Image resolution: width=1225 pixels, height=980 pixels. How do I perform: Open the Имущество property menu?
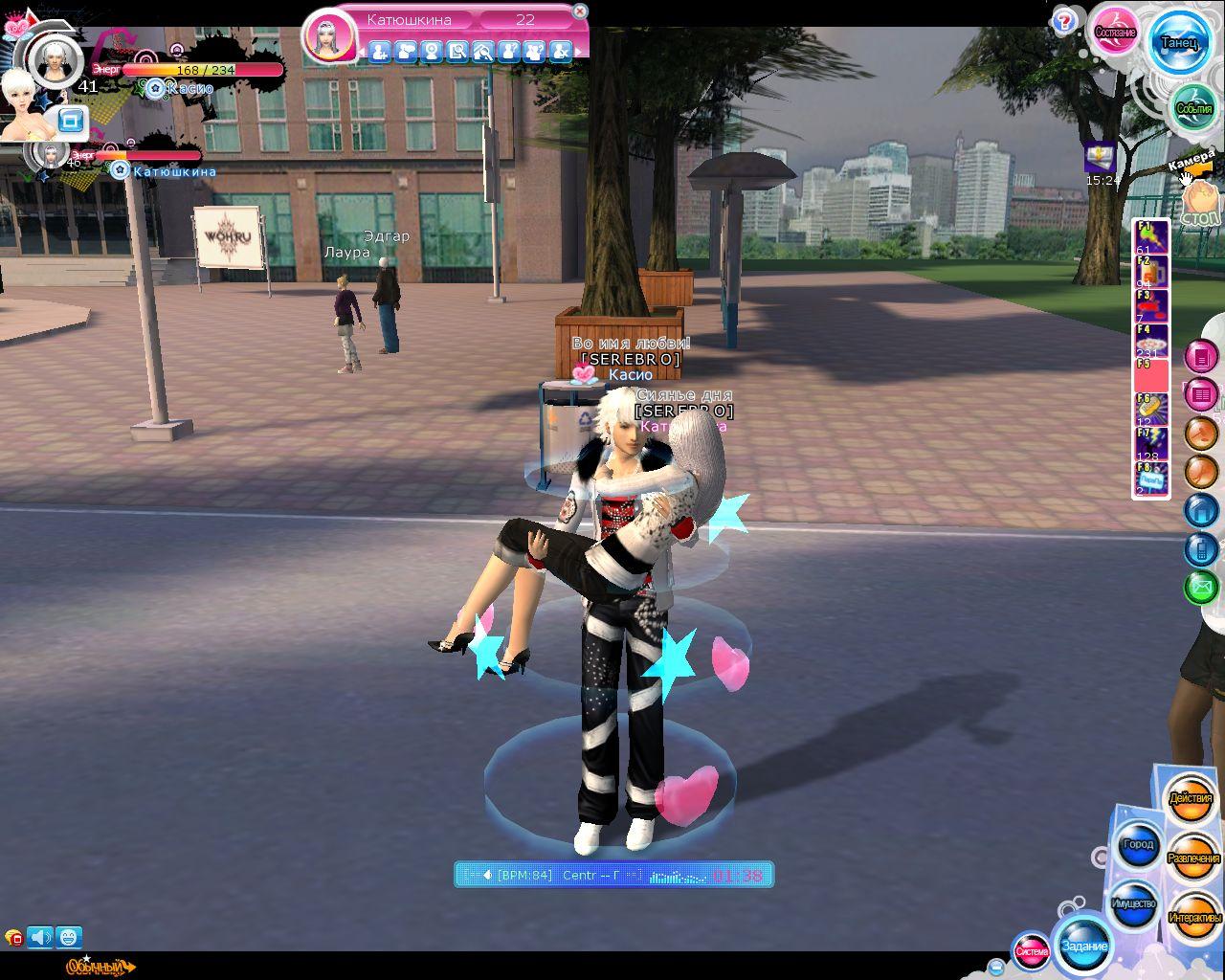pos(1134,903)
